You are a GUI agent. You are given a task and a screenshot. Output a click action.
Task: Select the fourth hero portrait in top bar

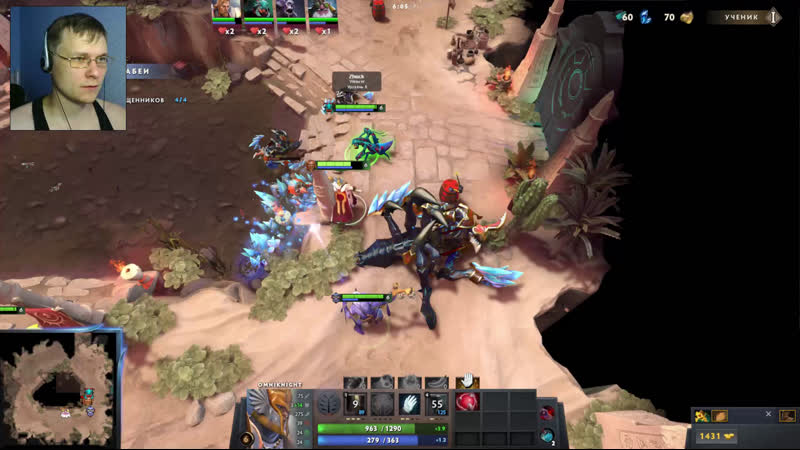click(x=322, y=10)
